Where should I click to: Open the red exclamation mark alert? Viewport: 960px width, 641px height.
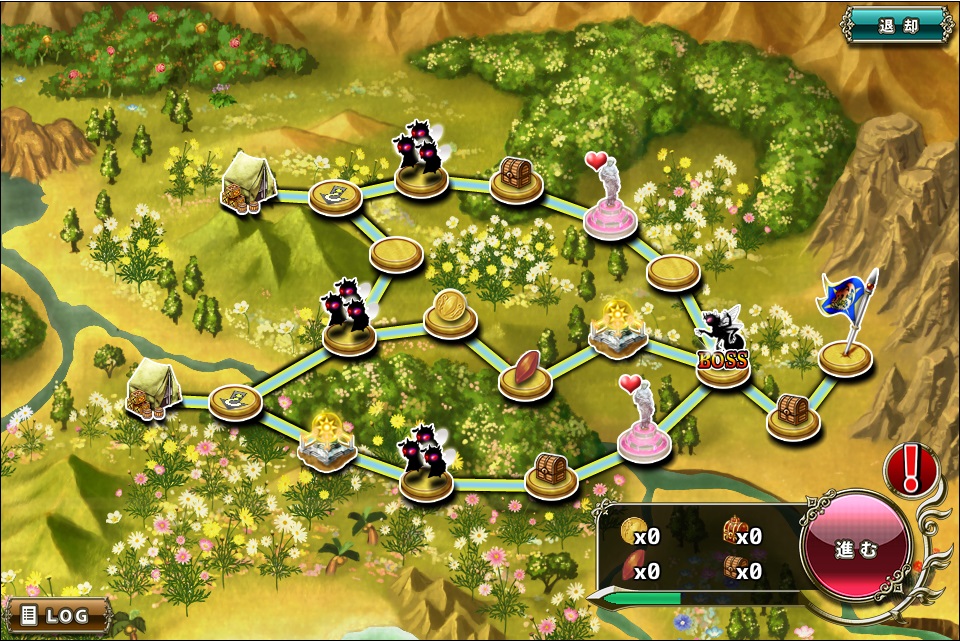tap(911, 469)
